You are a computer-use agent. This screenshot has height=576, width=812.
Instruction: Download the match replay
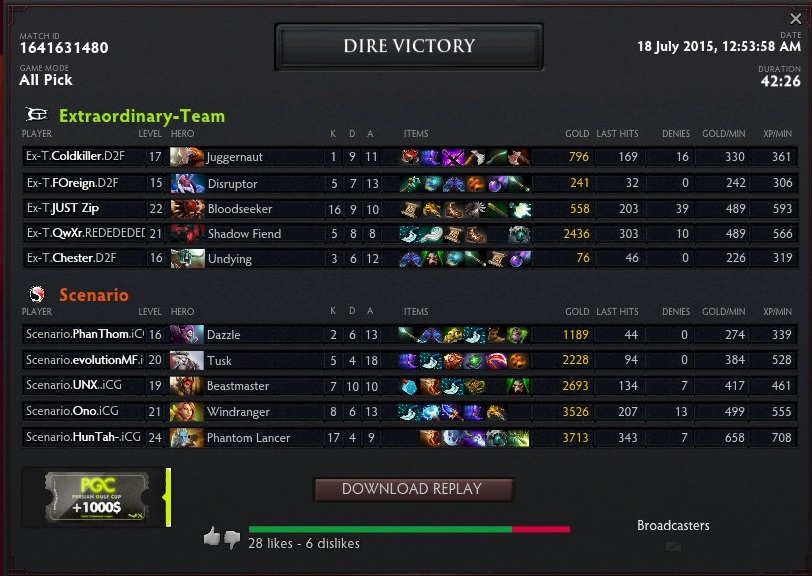(412, 489)
